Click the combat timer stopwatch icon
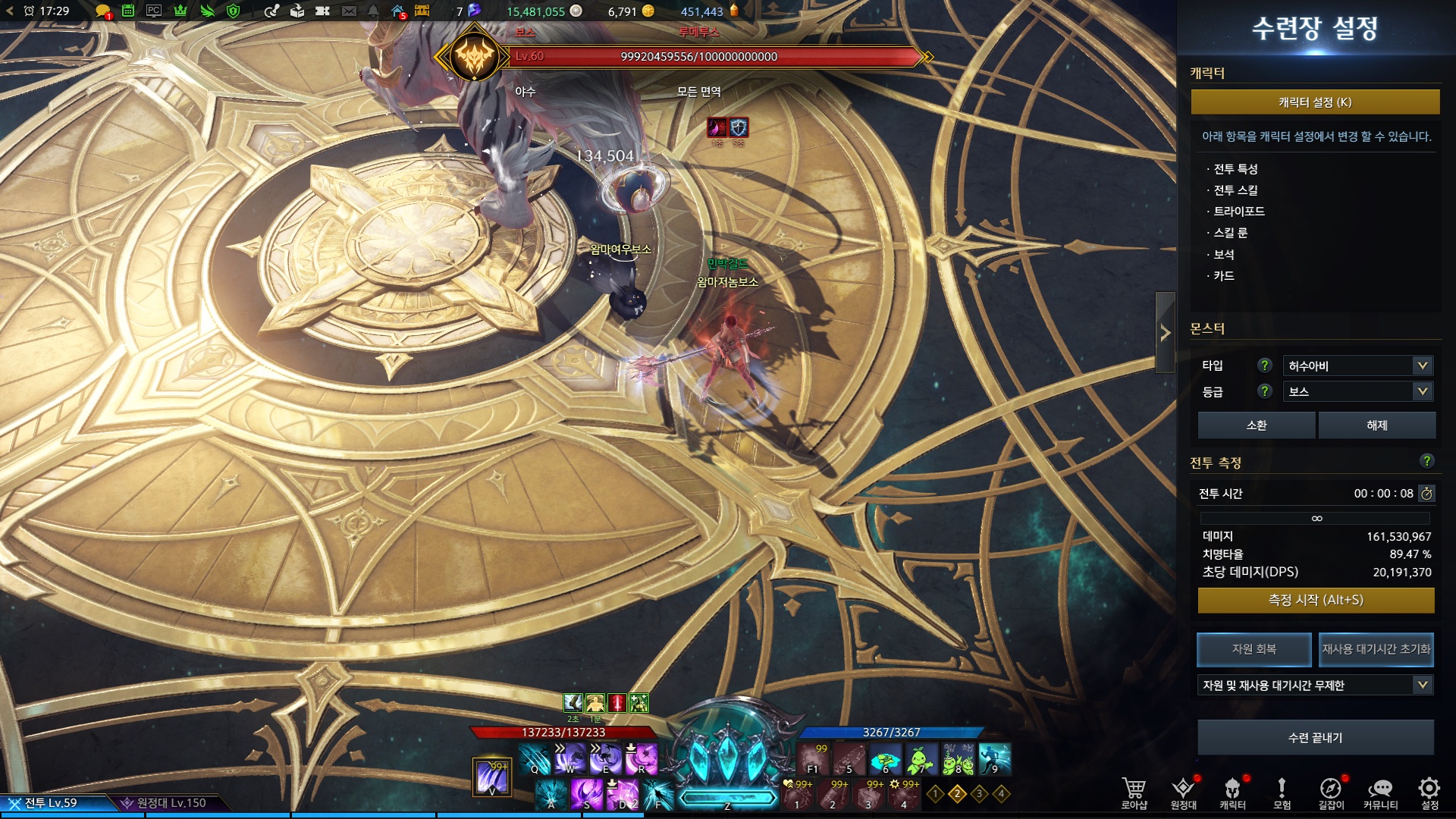 (1426, 494)
